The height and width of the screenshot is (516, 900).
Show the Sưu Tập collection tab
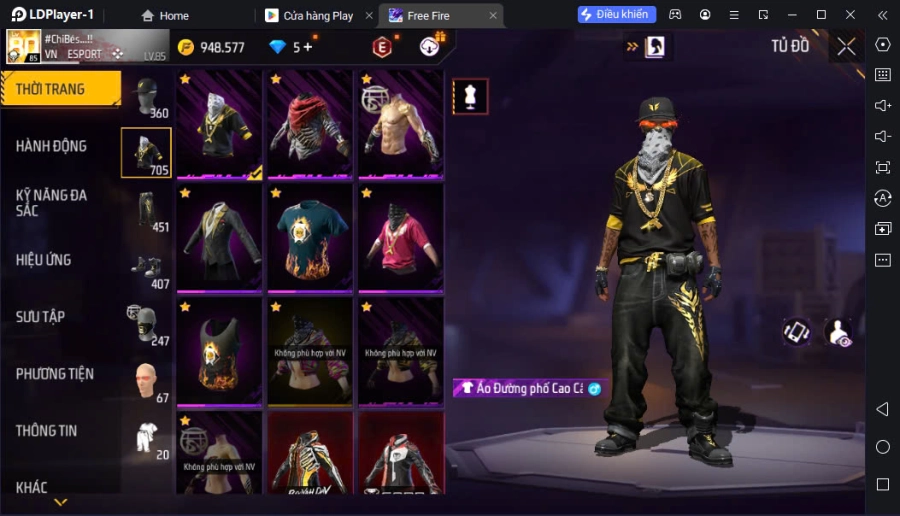click(x=40, y=317)
